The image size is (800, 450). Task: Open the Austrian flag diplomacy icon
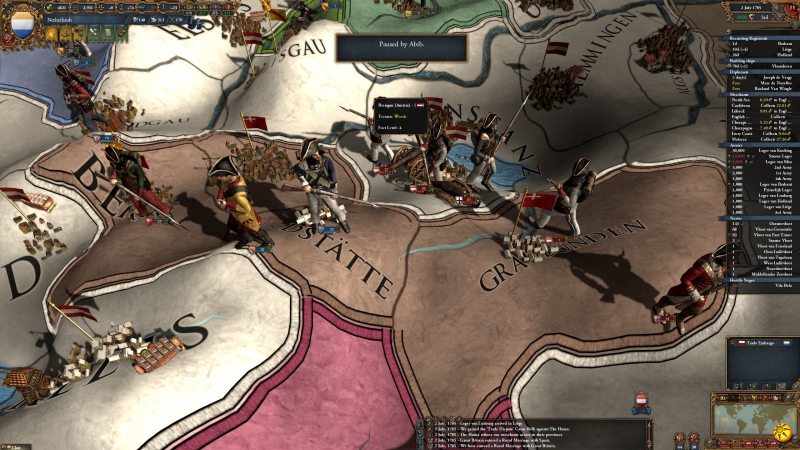click(642, 401)
